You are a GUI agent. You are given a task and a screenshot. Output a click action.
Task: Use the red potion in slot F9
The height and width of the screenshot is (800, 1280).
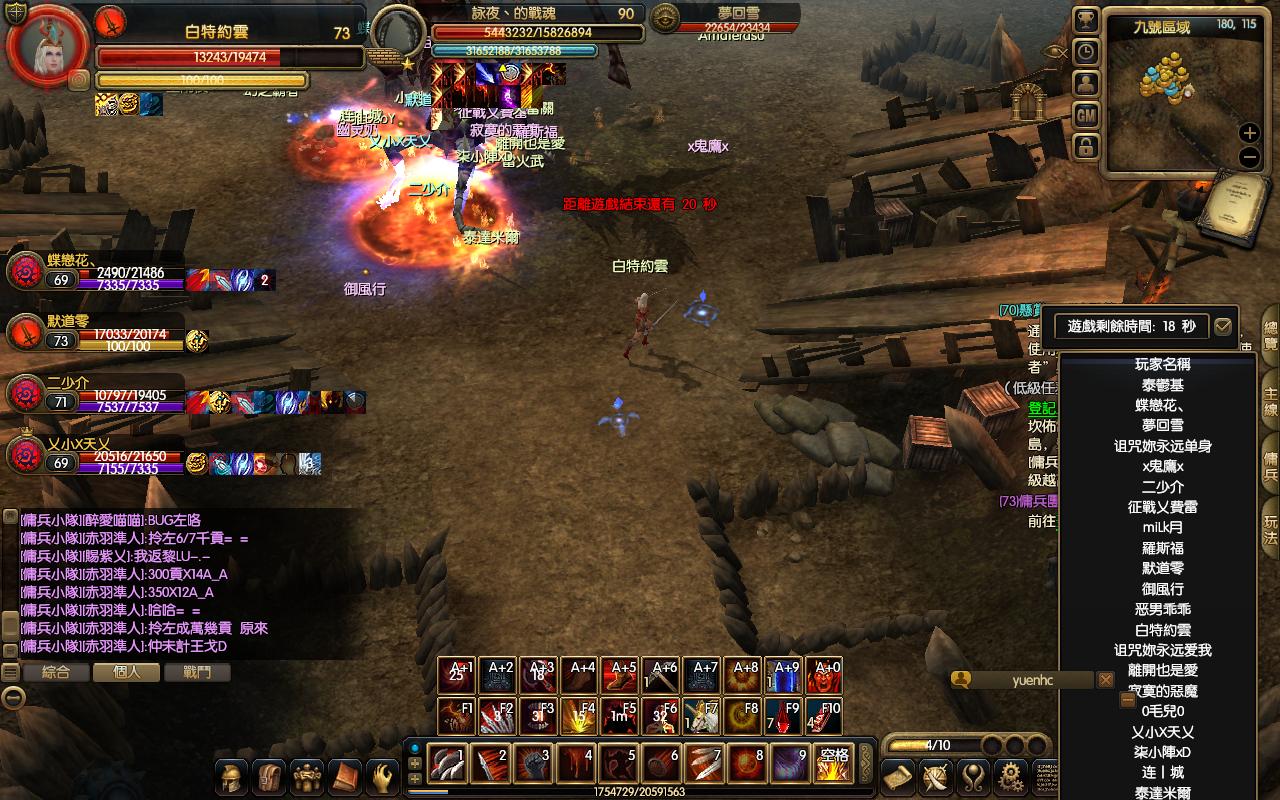pyautogui.click(x=783, y=717)
